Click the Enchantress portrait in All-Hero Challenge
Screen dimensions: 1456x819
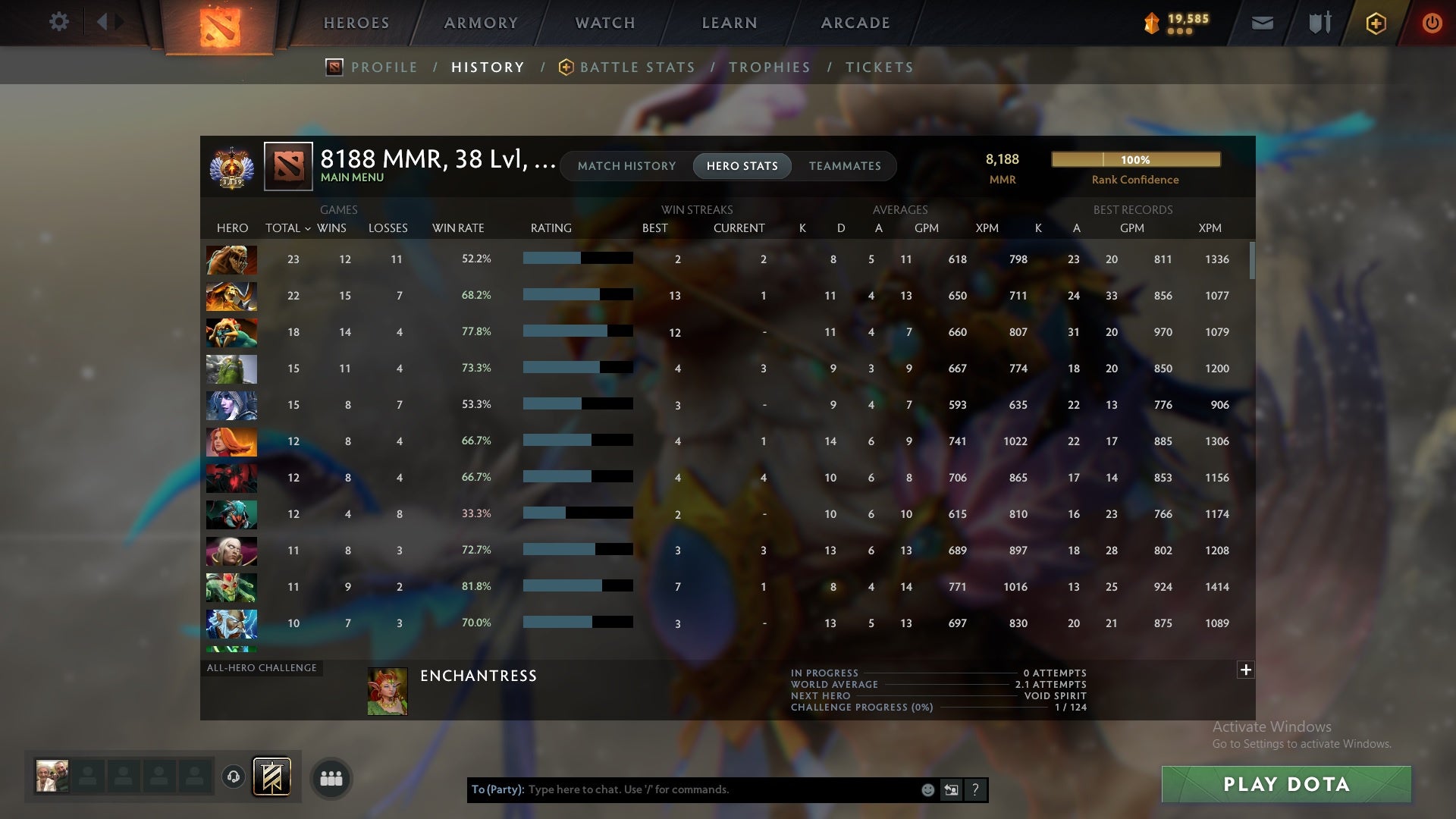tap(388, 690)
